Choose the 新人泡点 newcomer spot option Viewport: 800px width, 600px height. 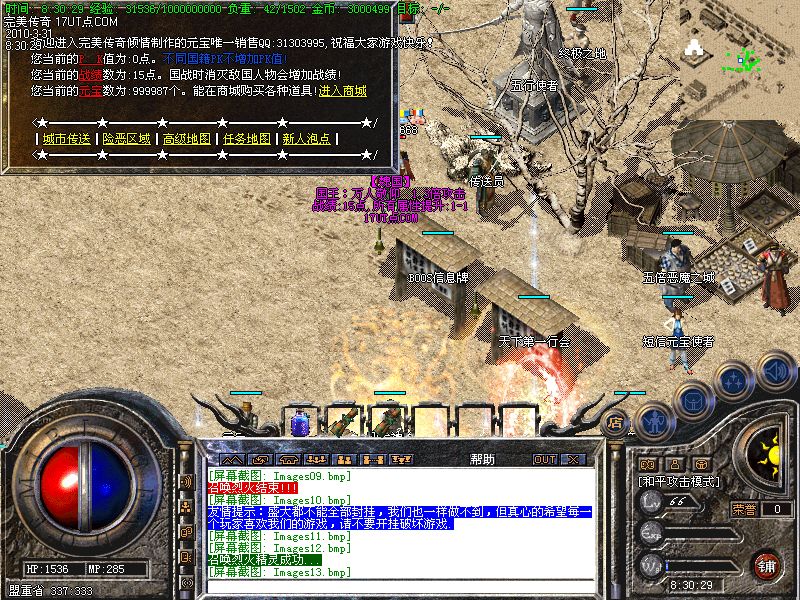coord(306,139)
